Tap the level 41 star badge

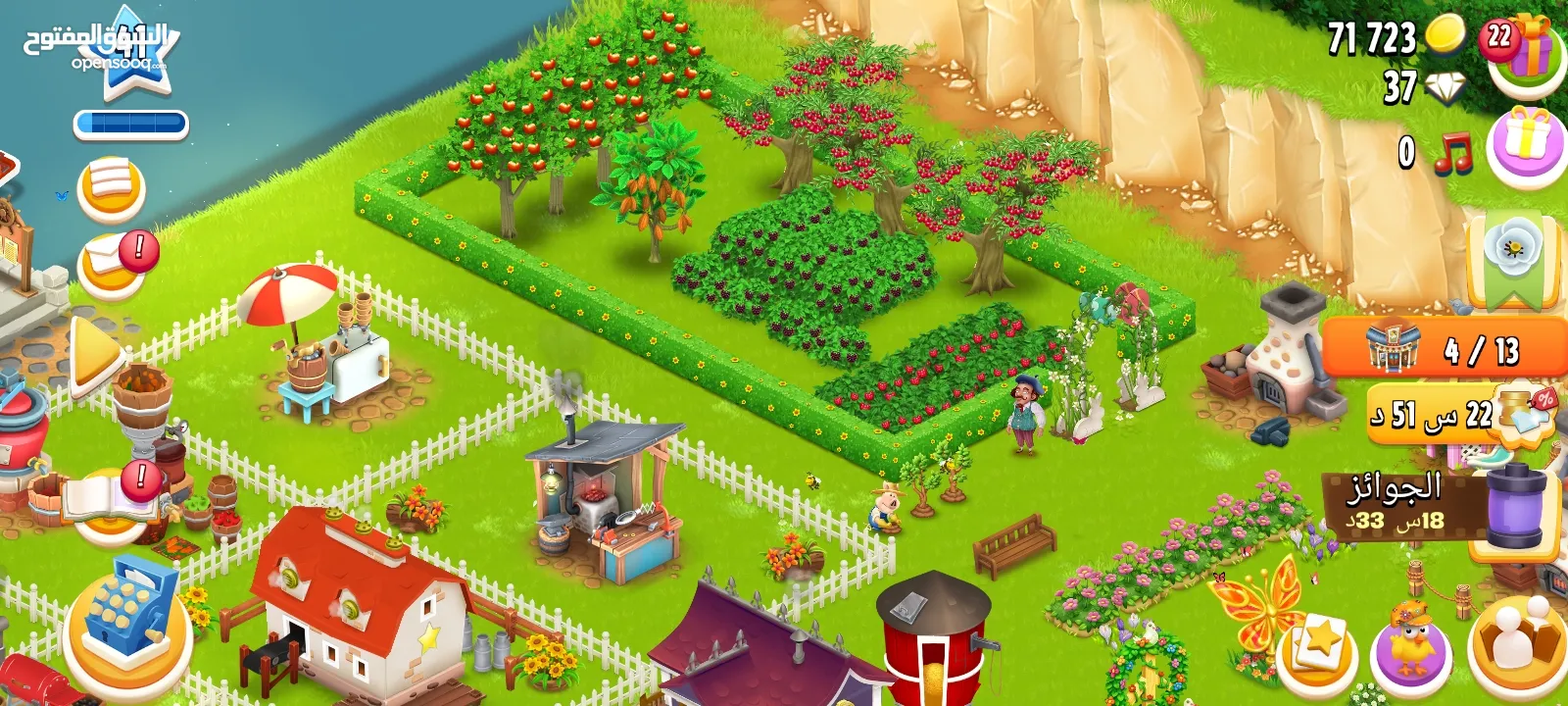tap(134, 51)
